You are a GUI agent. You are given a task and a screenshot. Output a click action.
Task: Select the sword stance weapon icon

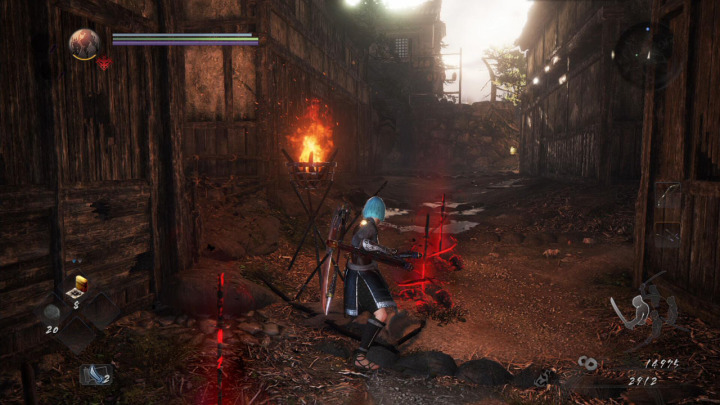(x=640, y=311)
